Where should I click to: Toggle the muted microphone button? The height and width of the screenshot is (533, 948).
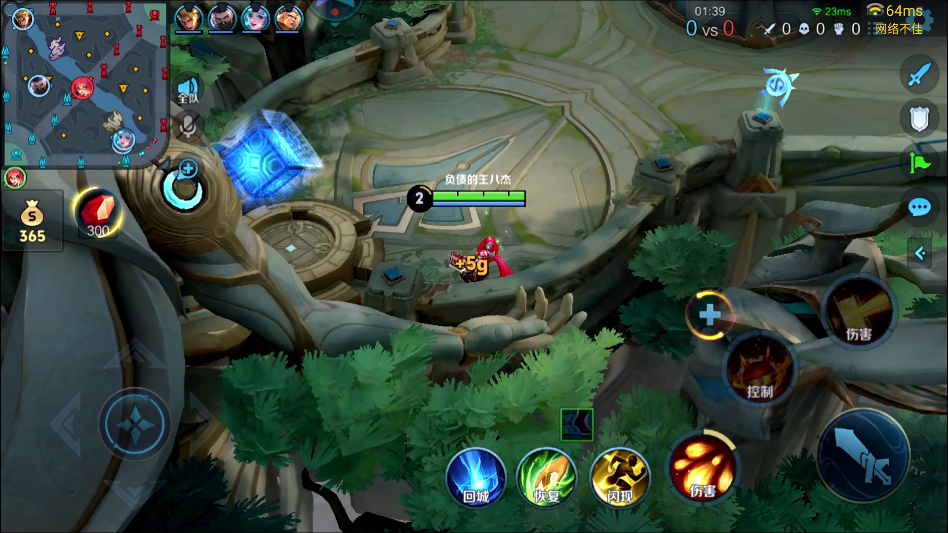[187, 125]
